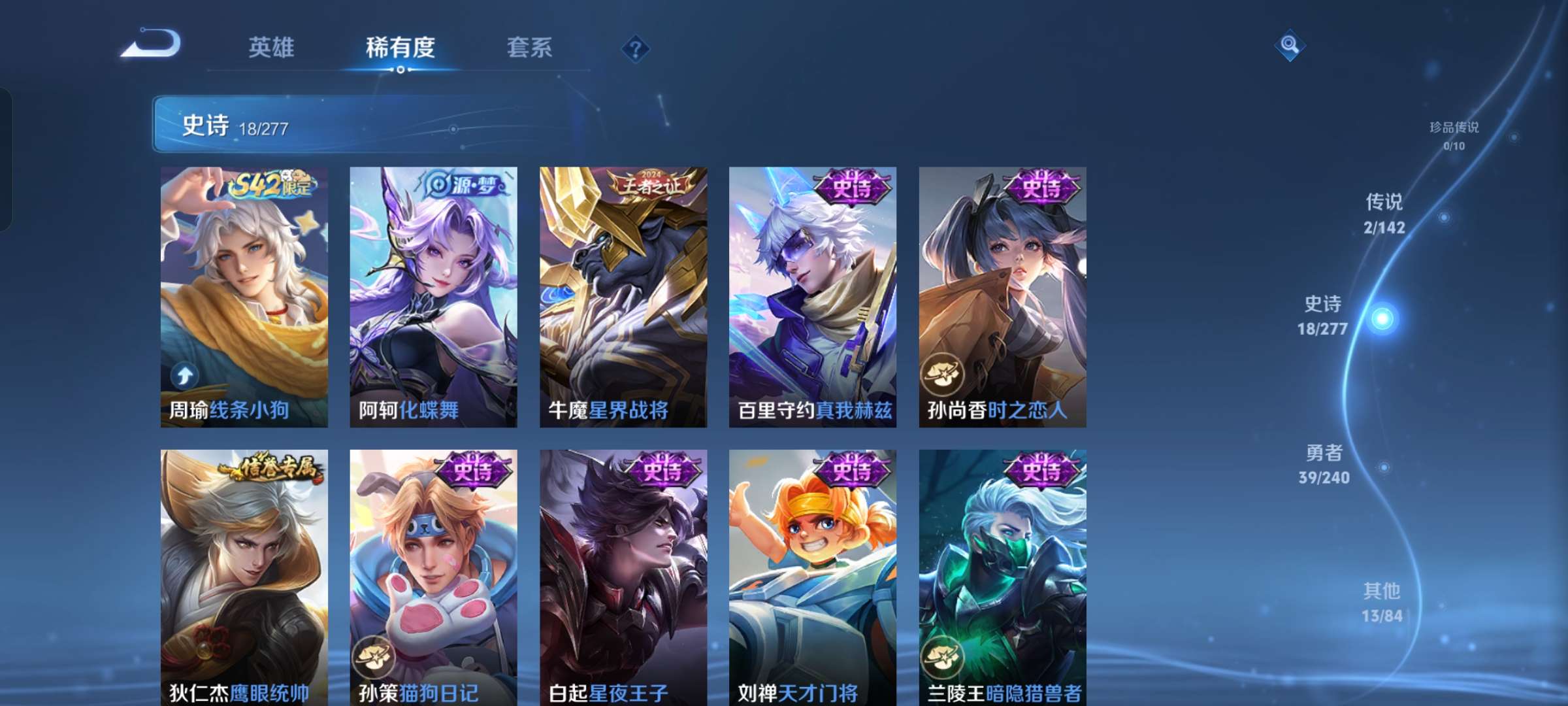Open the 阿轲化蝶舞 skin card
Viewport: 1568px width, 706px height.
pyautogui.click(x=433, y=294)
